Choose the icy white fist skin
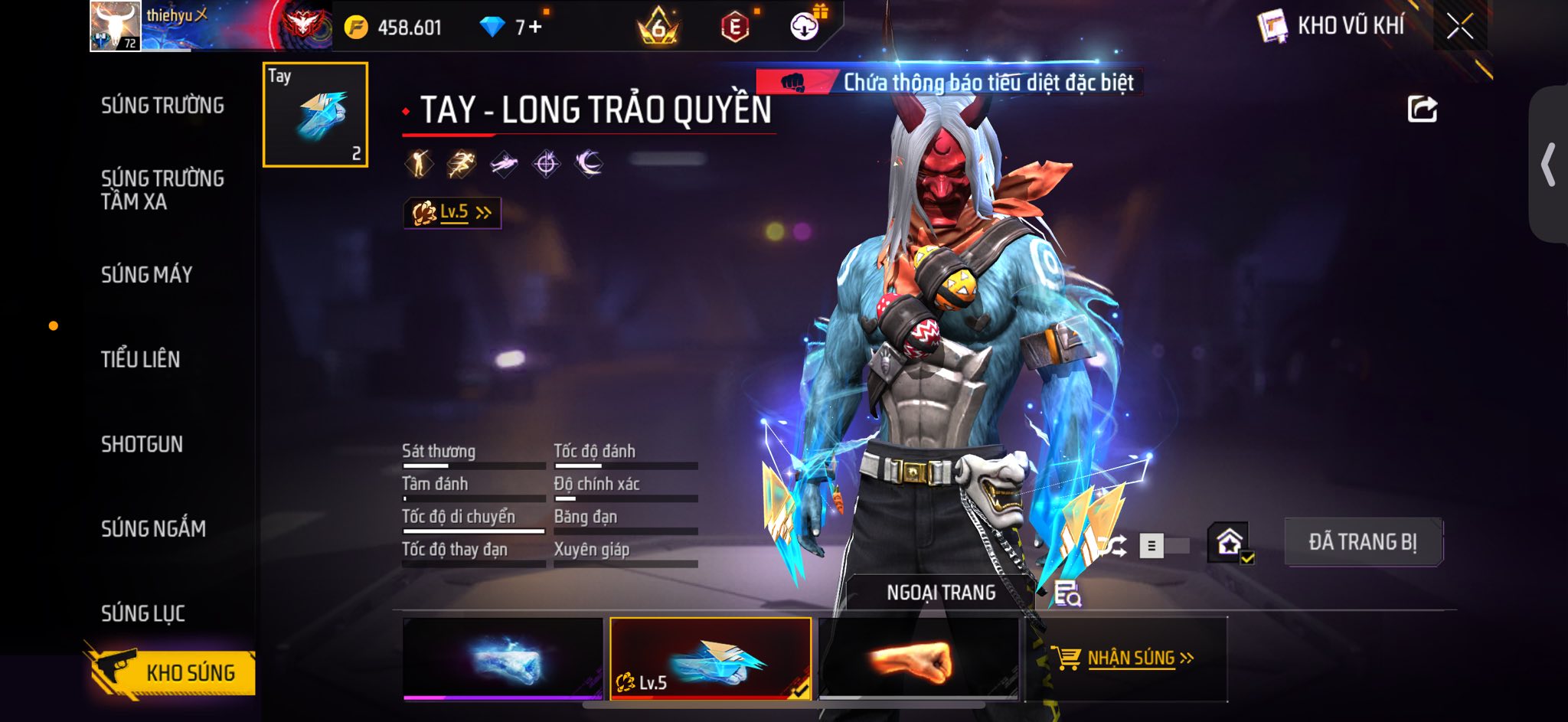This screenshot has height=722, width=1568. click(503, 658)
